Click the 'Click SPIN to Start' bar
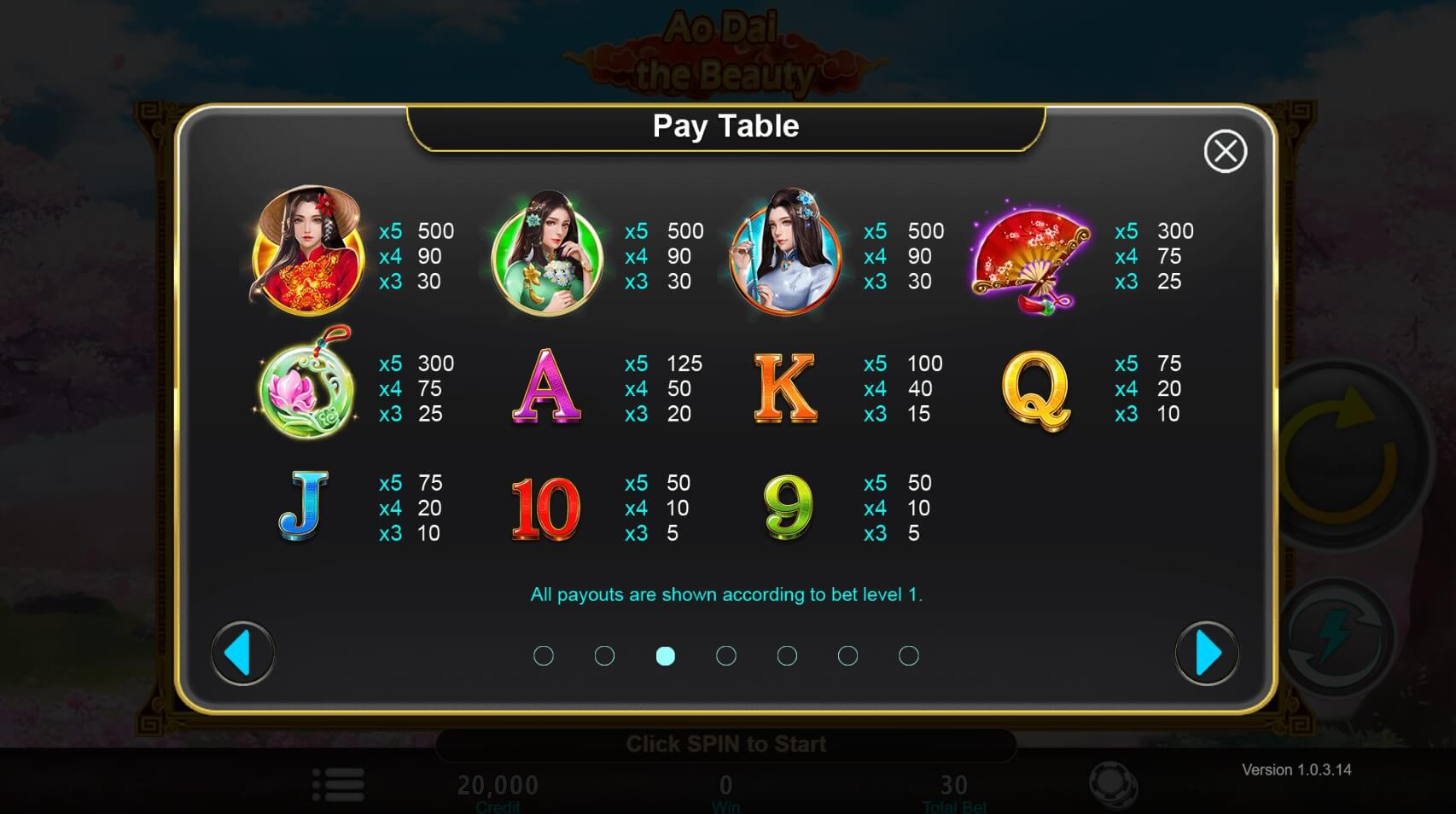Screen dimensions: 1456x814 [726, 743]
